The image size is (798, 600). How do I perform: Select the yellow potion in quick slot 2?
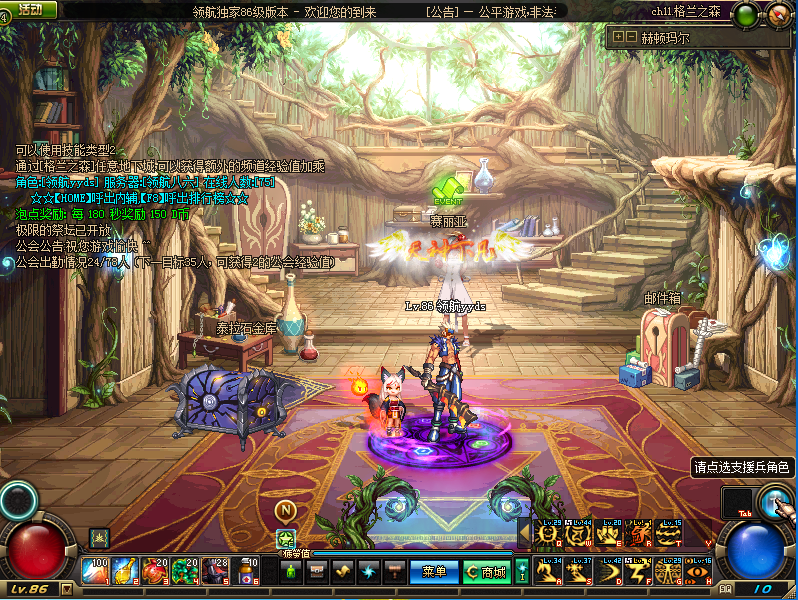coord(125,571)
